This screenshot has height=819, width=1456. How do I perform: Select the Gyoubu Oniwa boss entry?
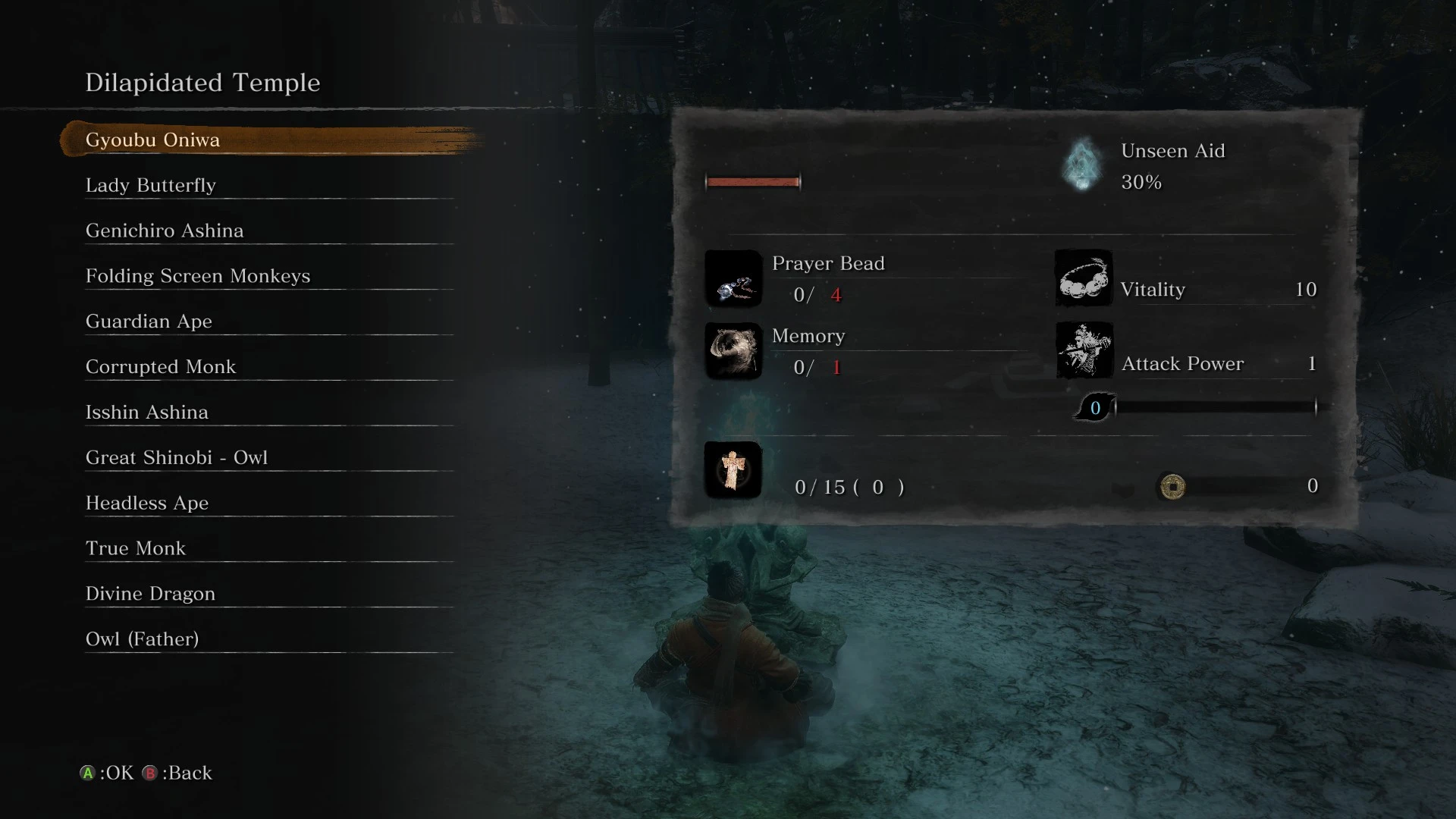pos(152,140)
